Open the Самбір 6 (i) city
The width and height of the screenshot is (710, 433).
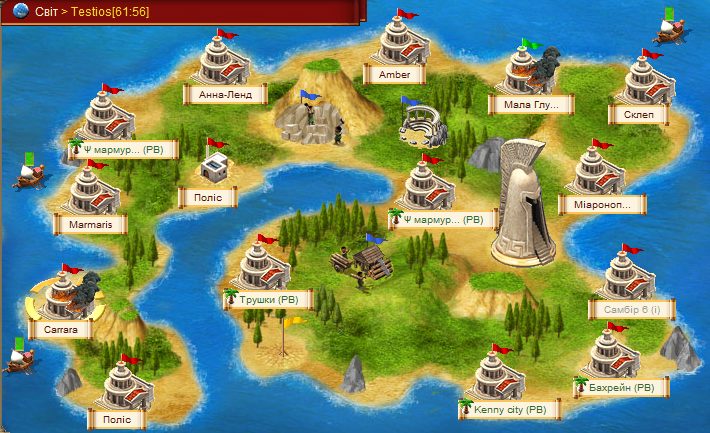click(x=631, y=310)
